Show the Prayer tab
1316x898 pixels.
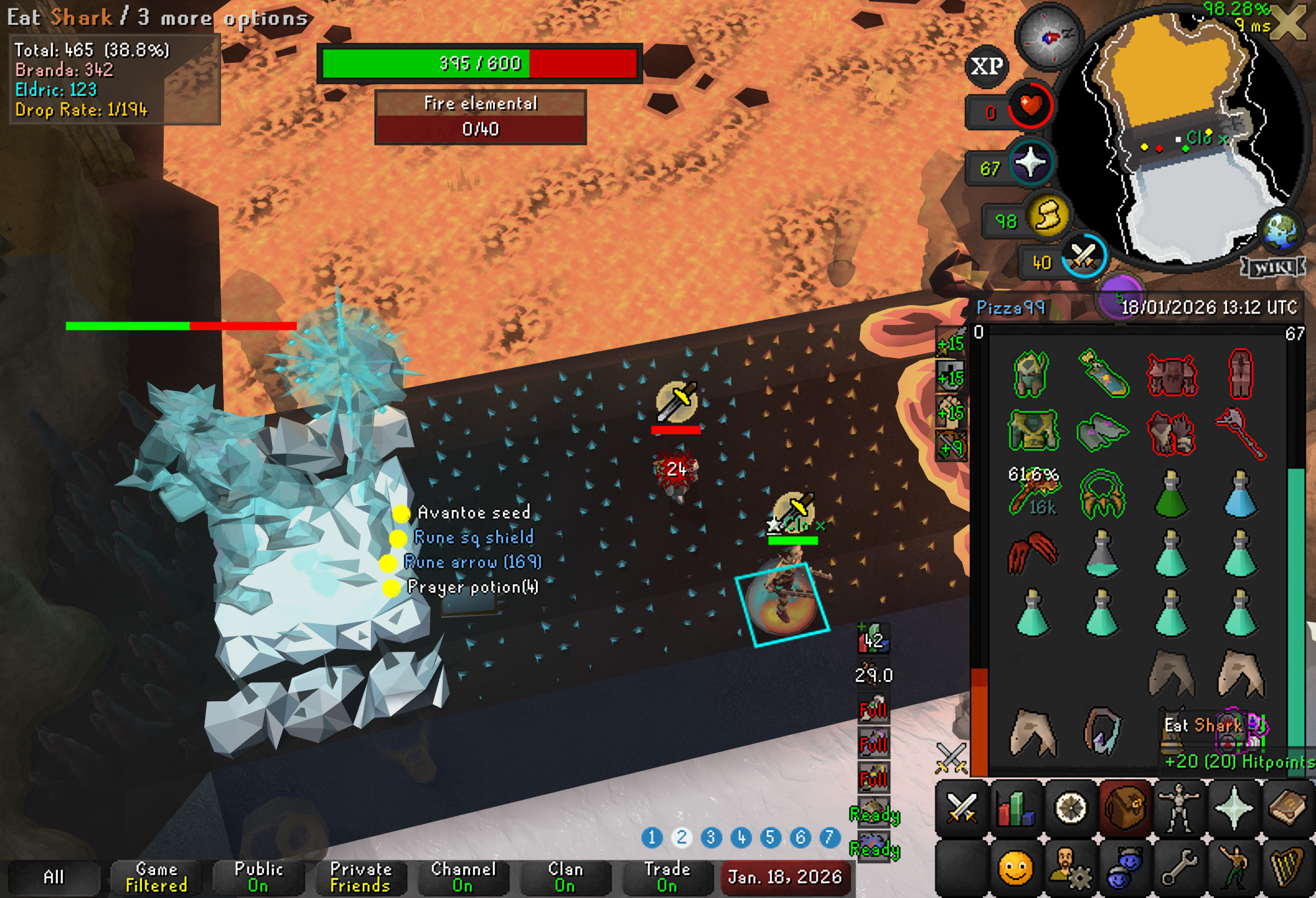click(x=1233, y=807)
